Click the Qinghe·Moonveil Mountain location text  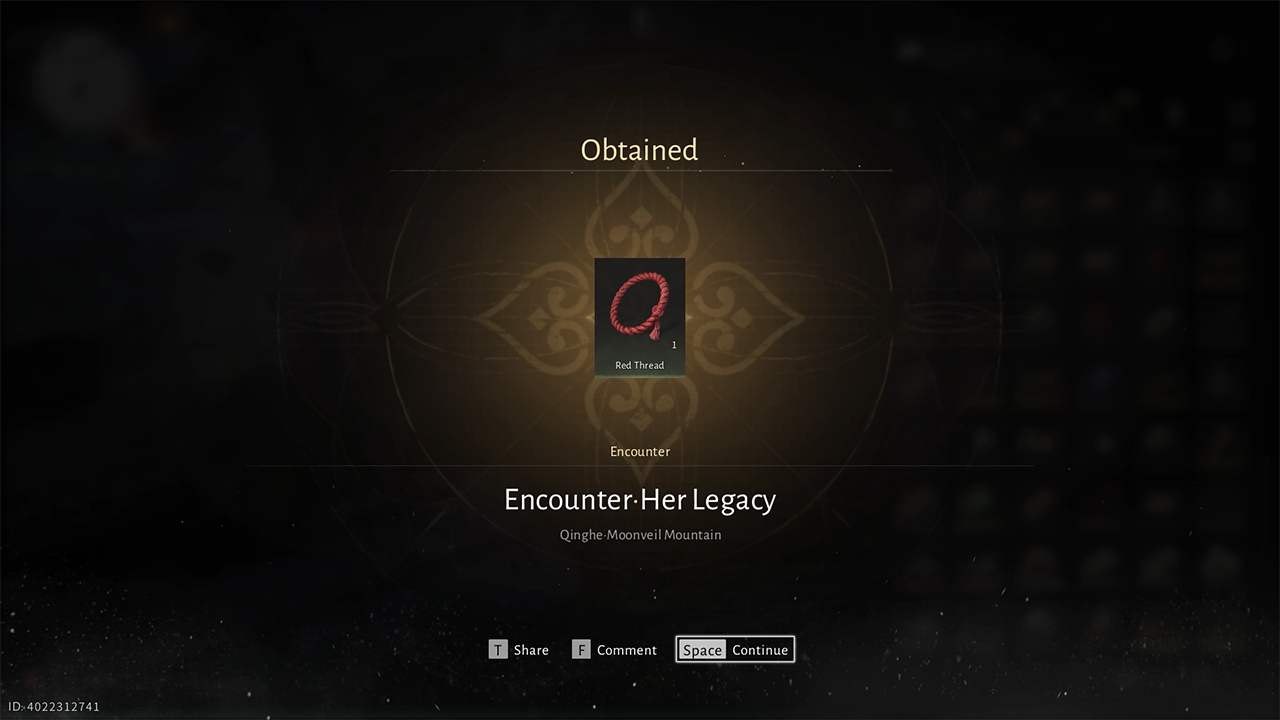[639, 534]
